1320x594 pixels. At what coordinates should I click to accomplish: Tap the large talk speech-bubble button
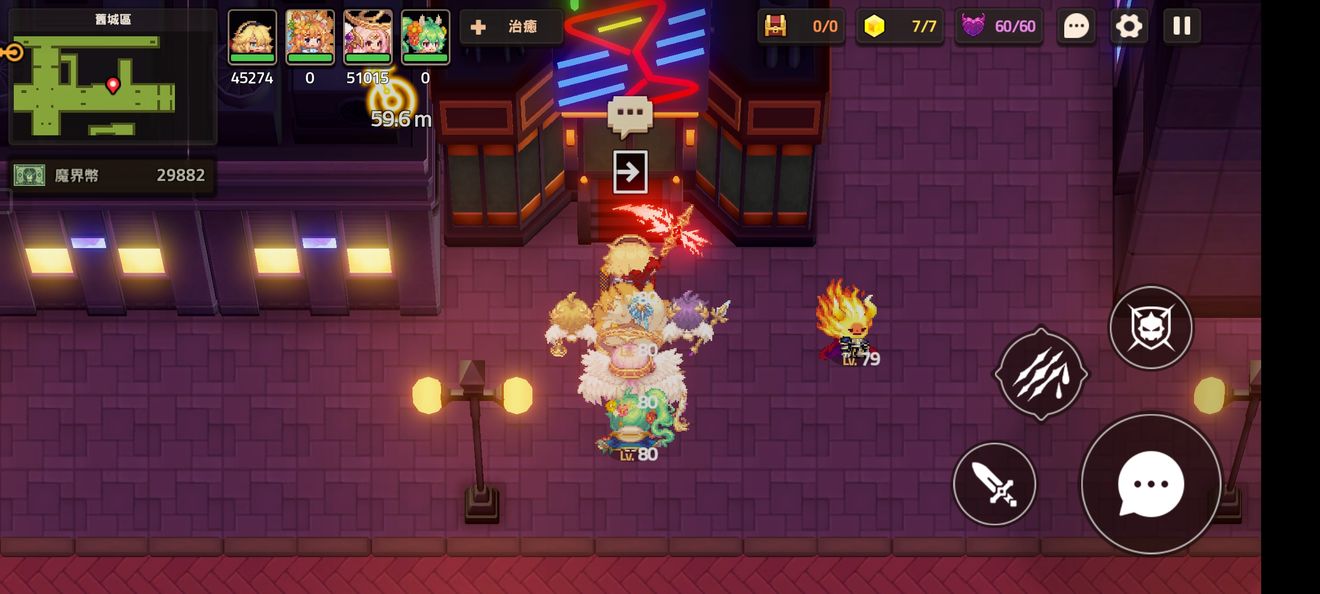[1151, 484]
